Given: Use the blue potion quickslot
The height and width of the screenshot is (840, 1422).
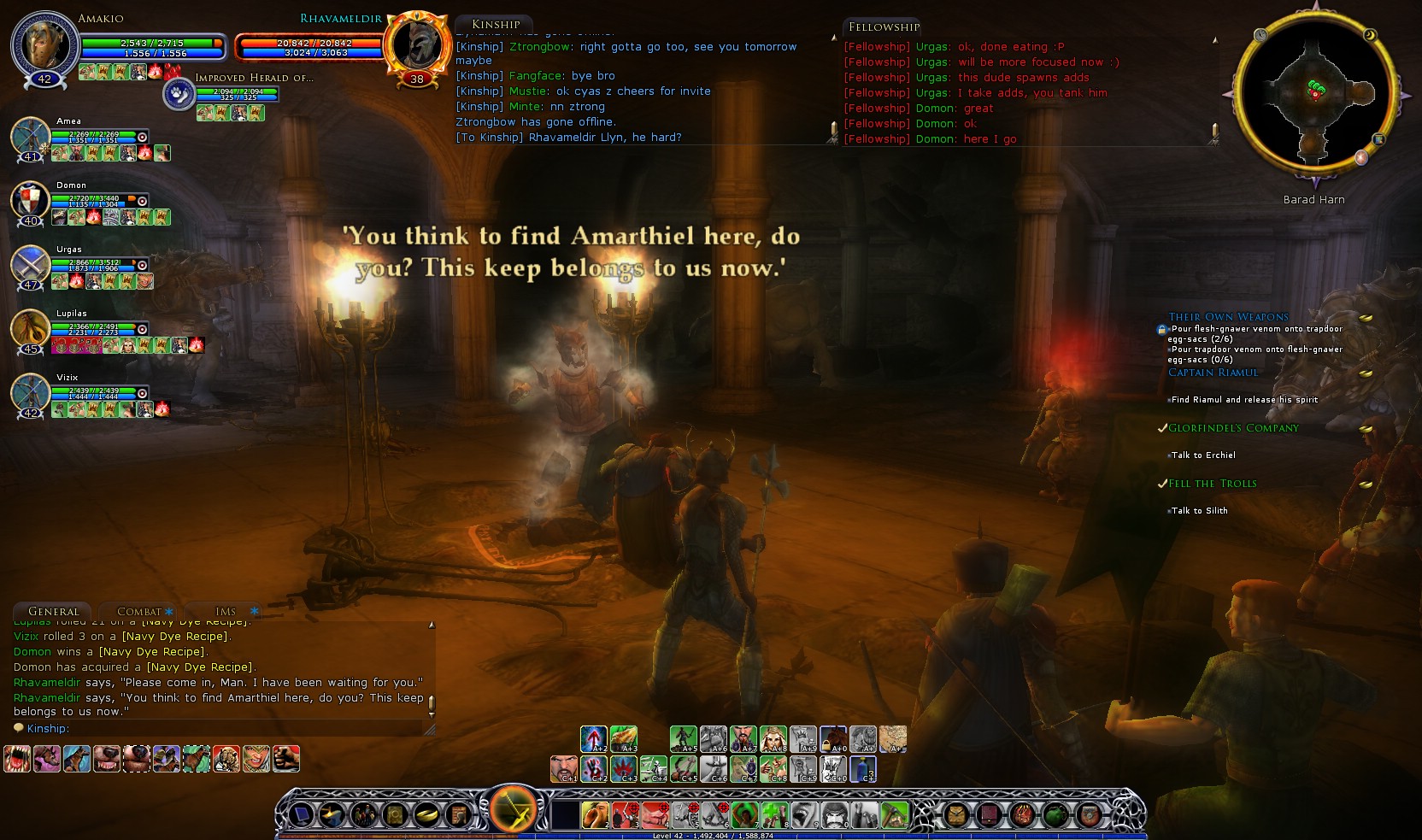Looking at the screenshot, I should [x=863, y=769].
